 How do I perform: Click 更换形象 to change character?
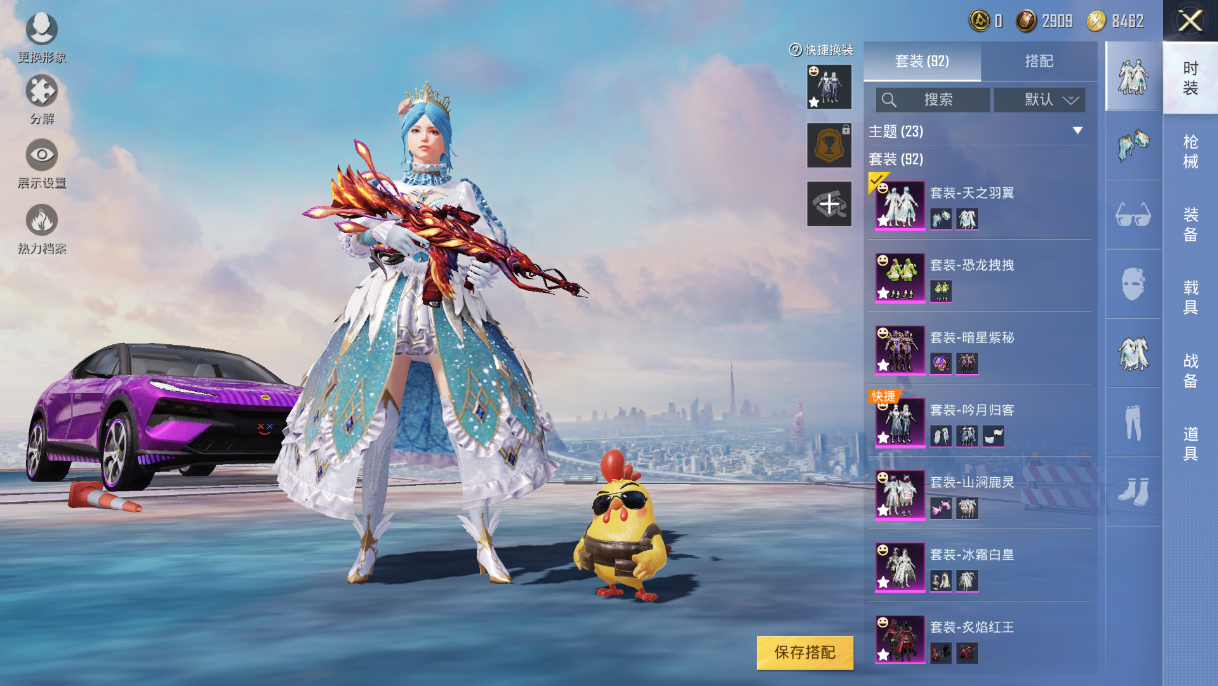click(41, 37)
